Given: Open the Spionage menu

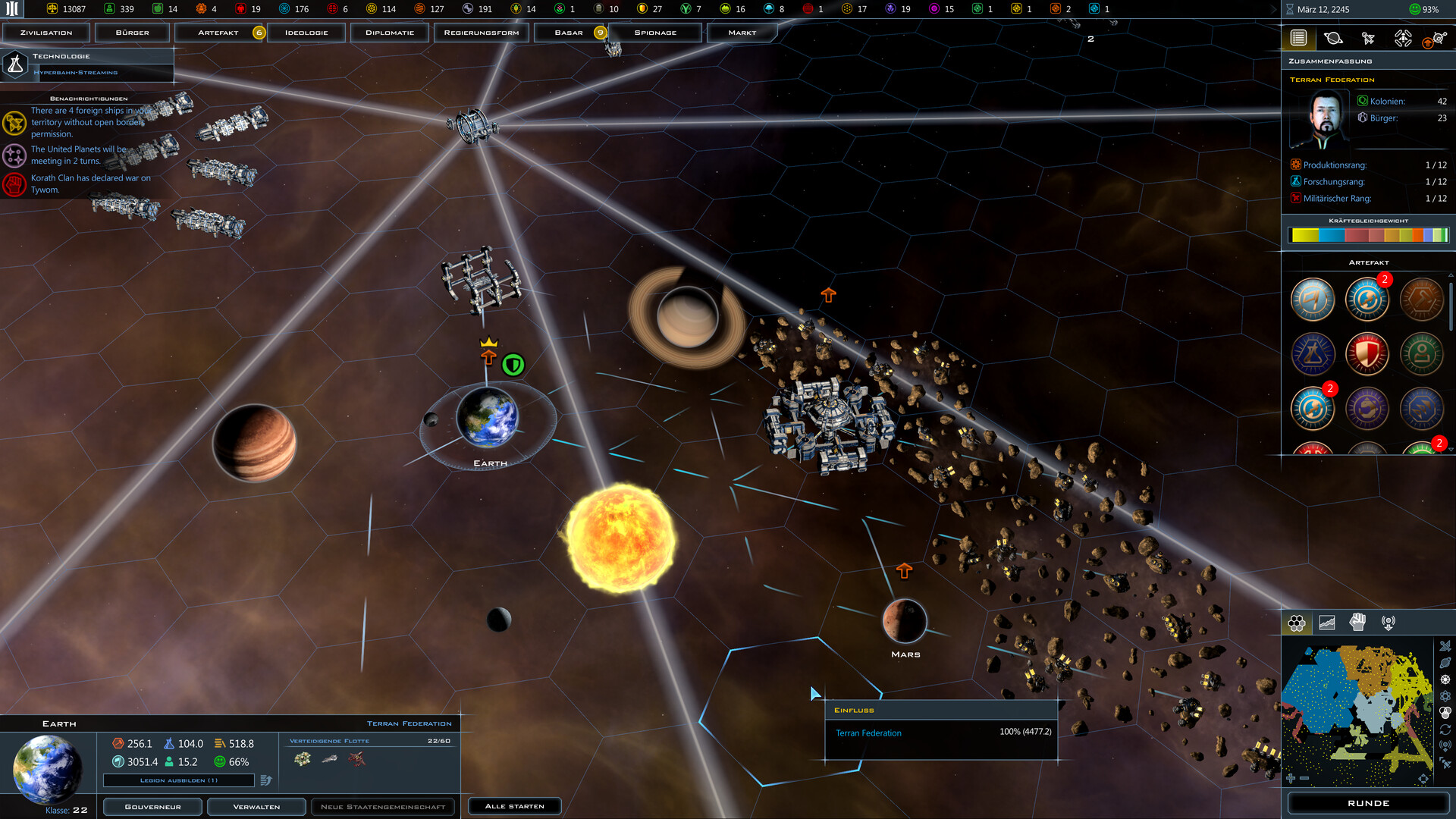Looking at the screenshot, I should point(655,33).
